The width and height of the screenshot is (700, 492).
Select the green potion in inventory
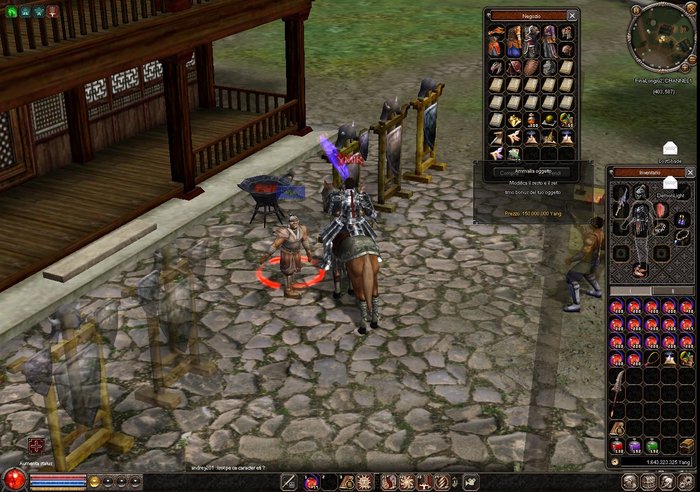click(651, 446)
